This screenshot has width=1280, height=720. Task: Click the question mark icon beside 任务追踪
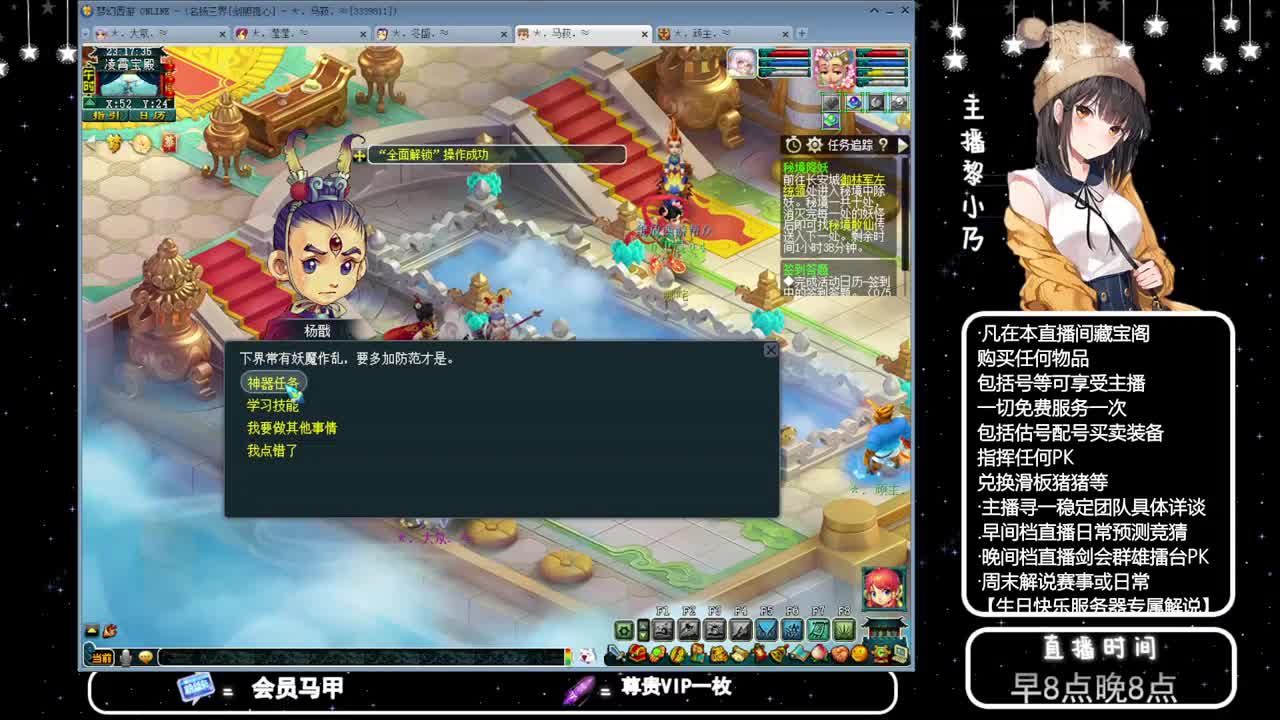tap(882, 144)
